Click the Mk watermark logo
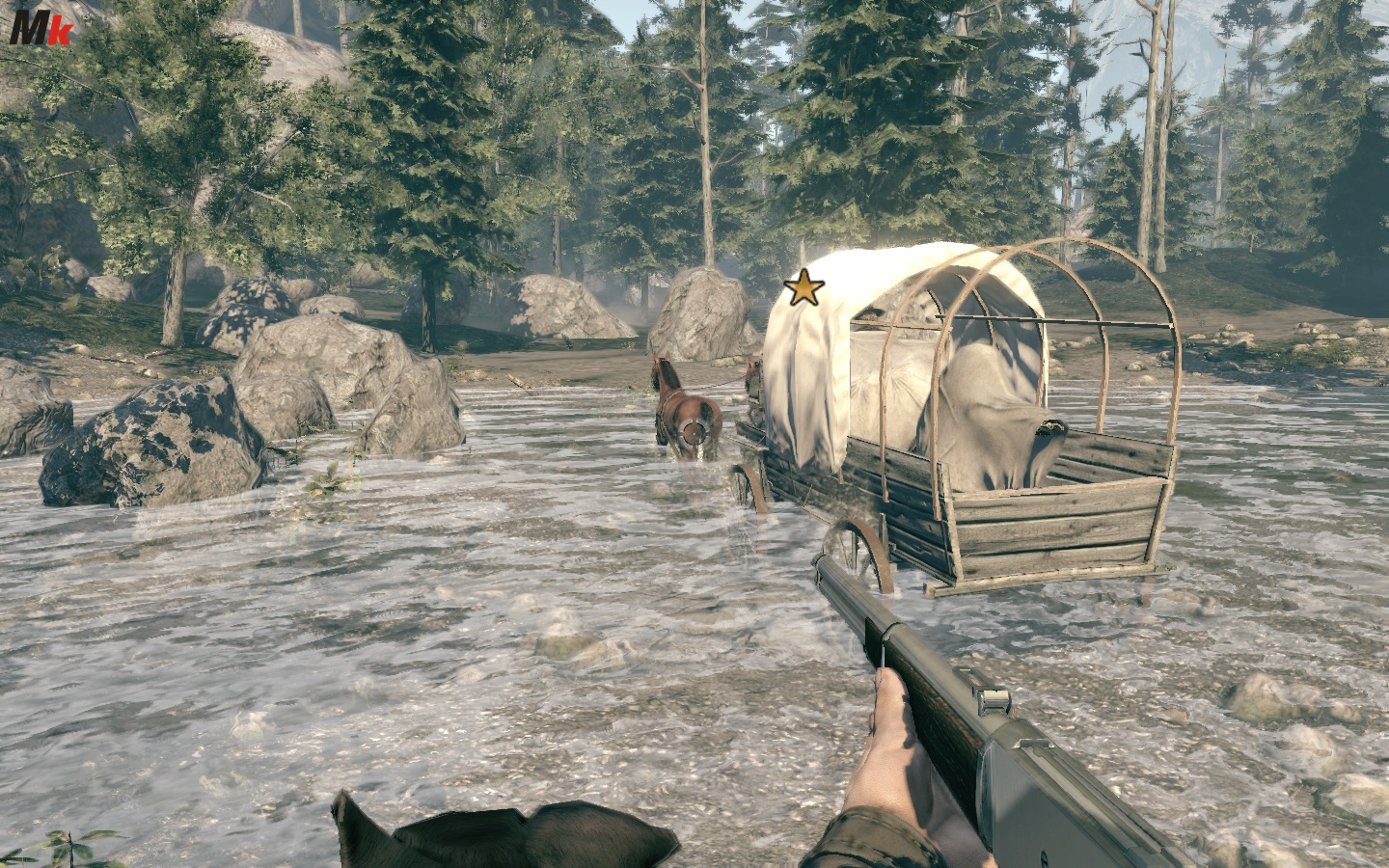The height and width of the screenshot is (868, 1389). (x=40, y=27)
